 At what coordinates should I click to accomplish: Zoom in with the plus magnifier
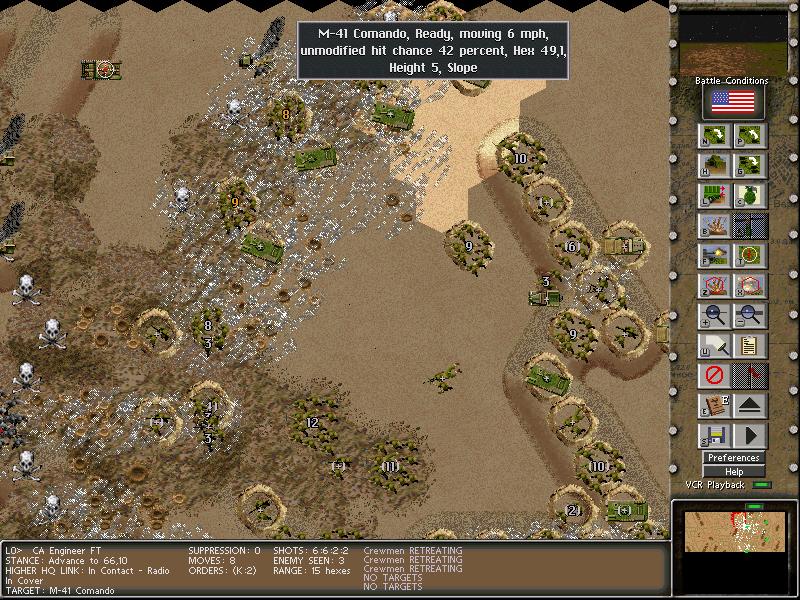pos(714,317)
